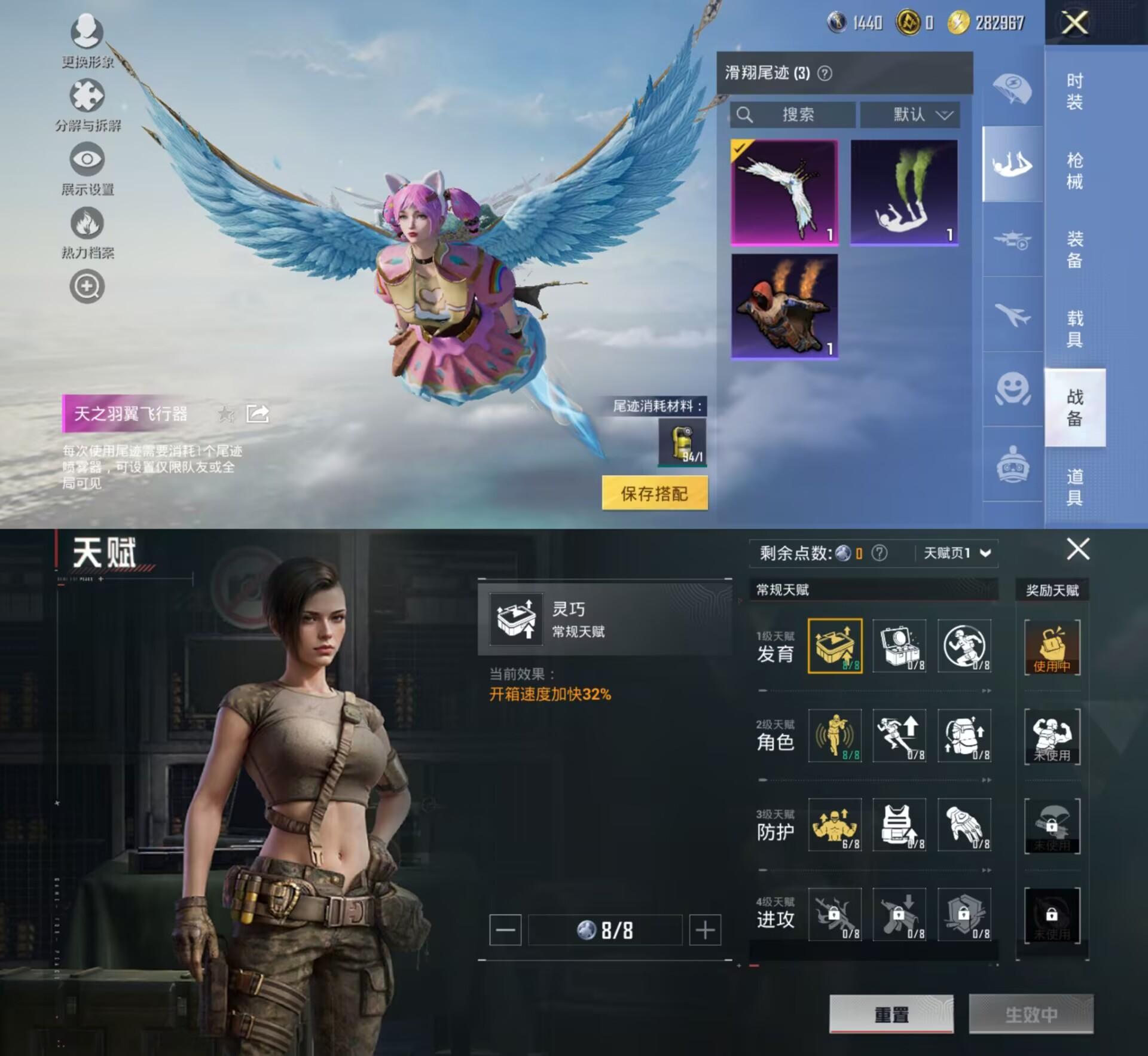Open the 天赋页1 talent page dropdown
The width and height of the screenshot is (1148, 1056).
(x=957, y=553)
